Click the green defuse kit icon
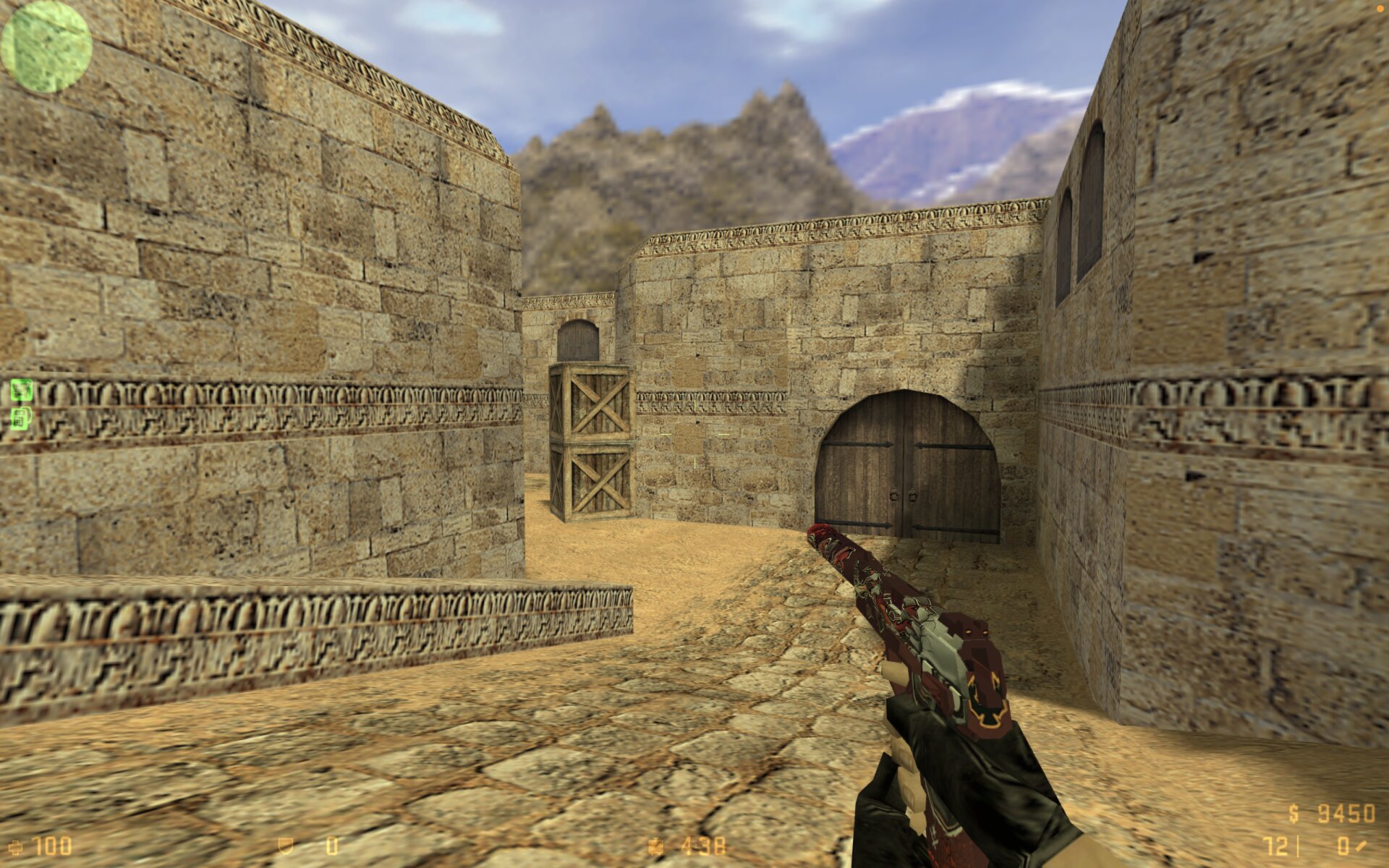The height and width of the screenshot is (868, 1389). coord(22,418)
